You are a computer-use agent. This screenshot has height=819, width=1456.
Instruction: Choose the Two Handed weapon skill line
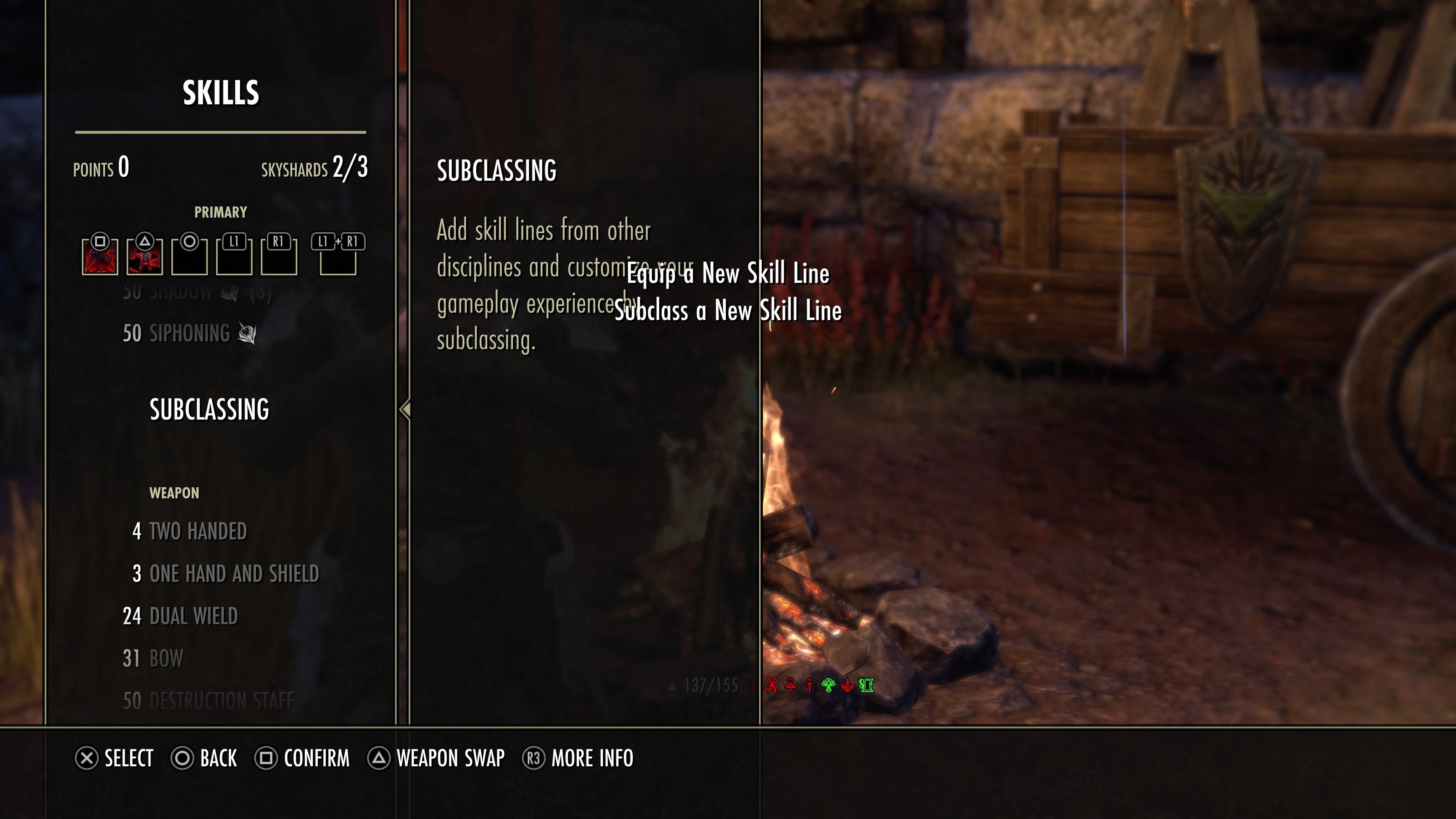pos(198,531)
